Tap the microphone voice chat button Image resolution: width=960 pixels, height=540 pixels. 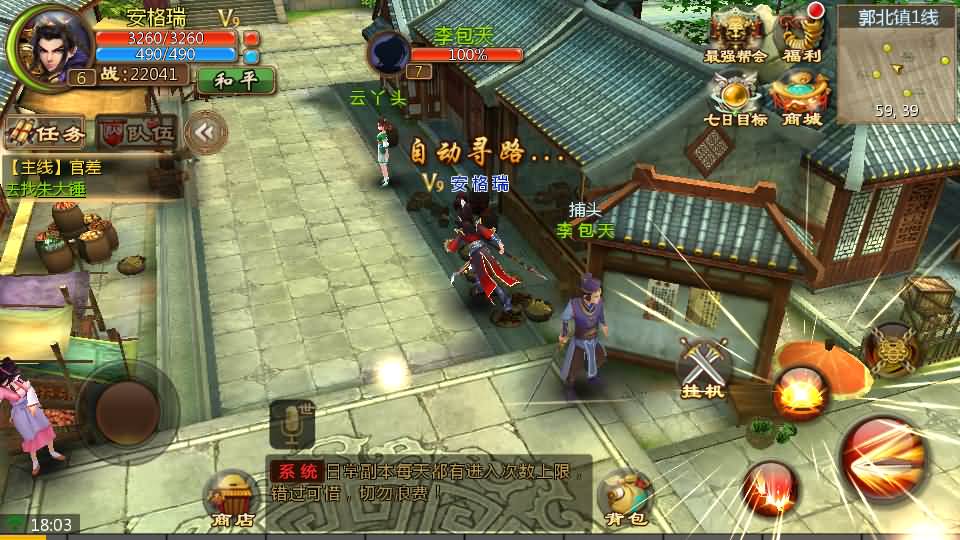pos(292,425)
